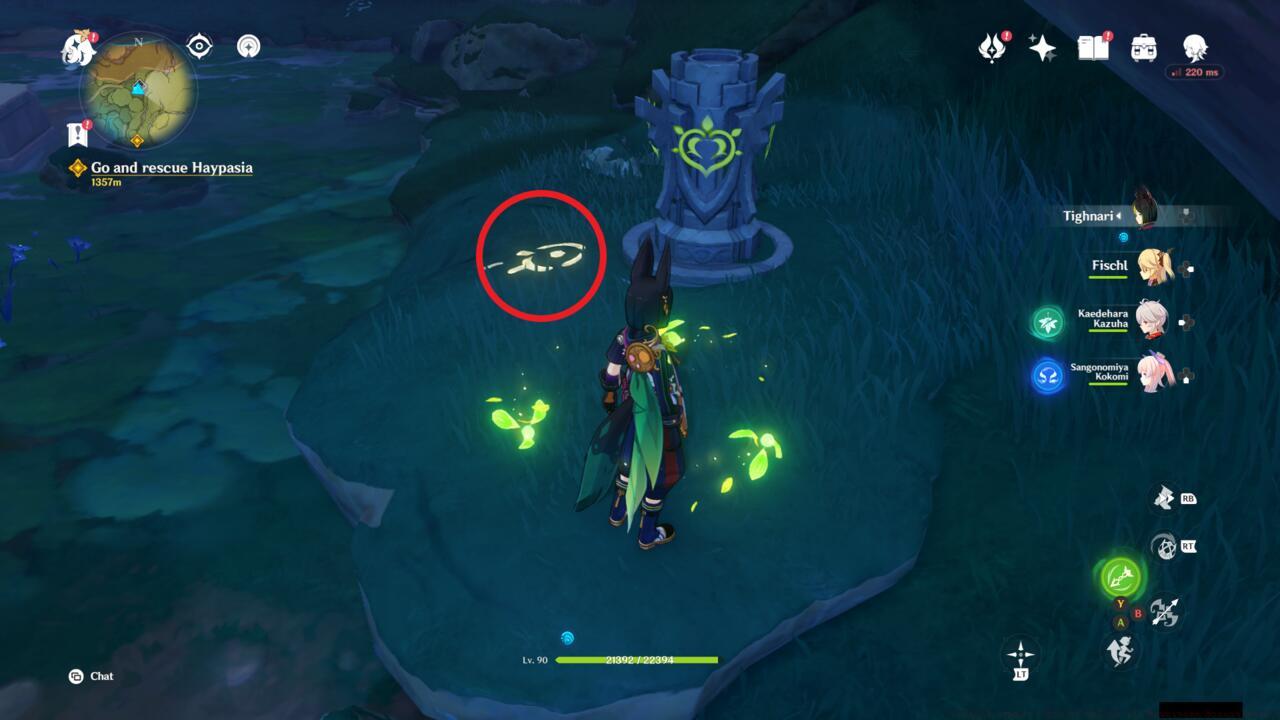1280x720 pixels.
Task: Open the Events menu with the notification badge
Action: 993,47
